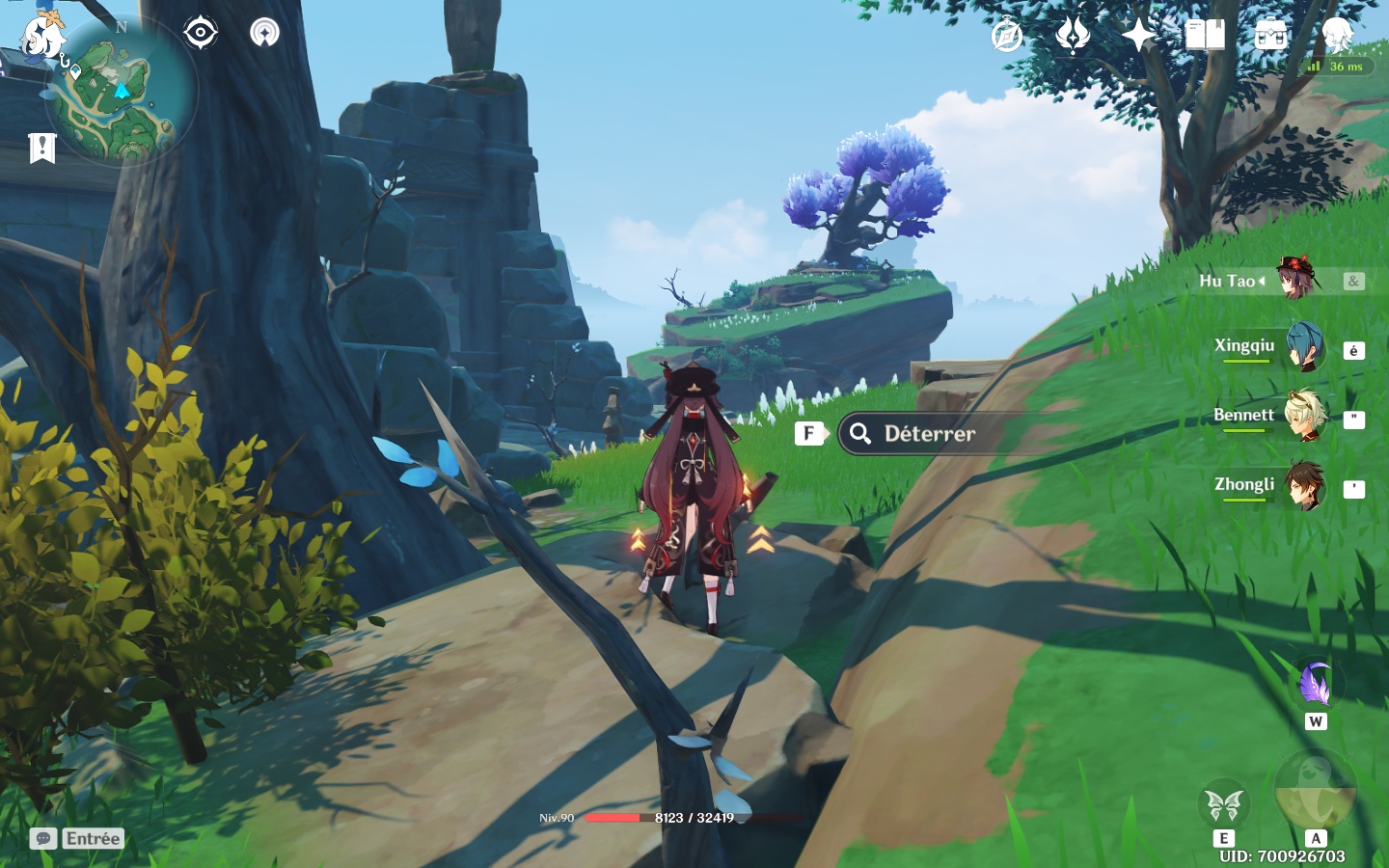The height and width of the screenshot is (868, 1389).
Task: Use the purple feather gadget icon
Action: (x=1315, y=685)
